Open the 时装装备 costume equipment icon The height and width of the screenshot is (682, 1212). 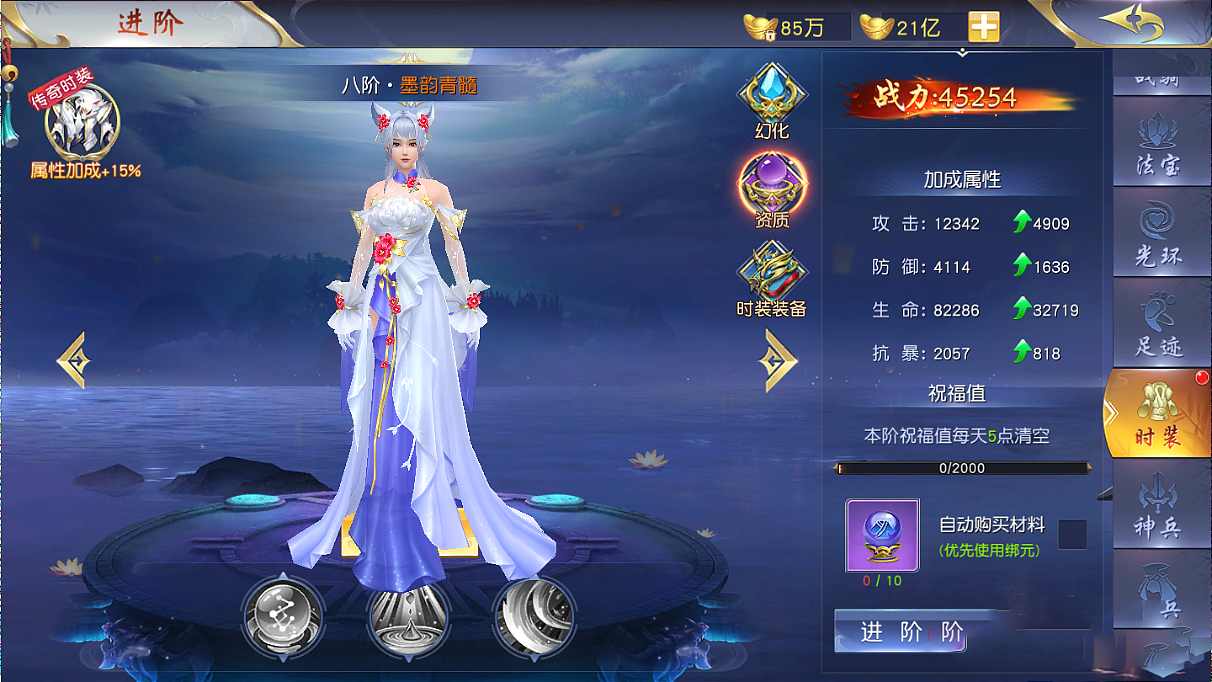(771, 278)
